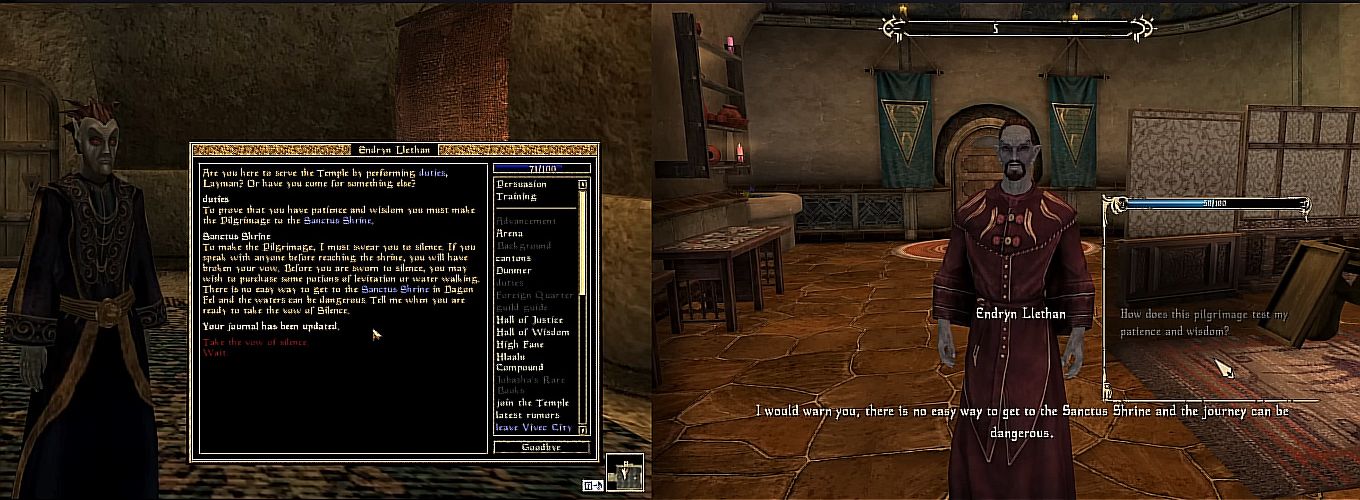1360x500 pixels.
Task: Choose the "leave Vivec City" topic
Action: click(x=533, y=427)
